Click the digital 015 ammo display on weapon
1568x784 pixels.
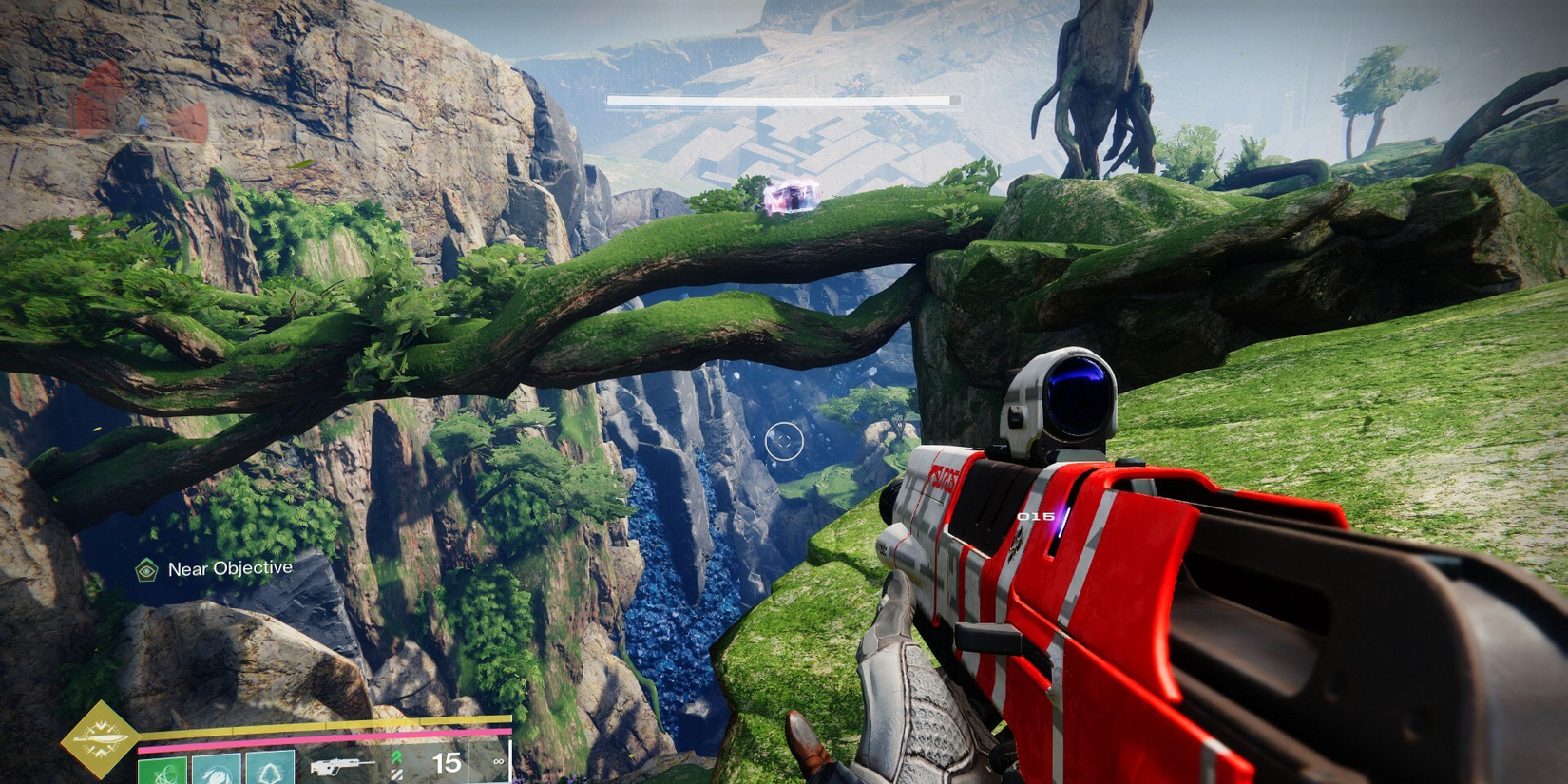coord(1035,514)
